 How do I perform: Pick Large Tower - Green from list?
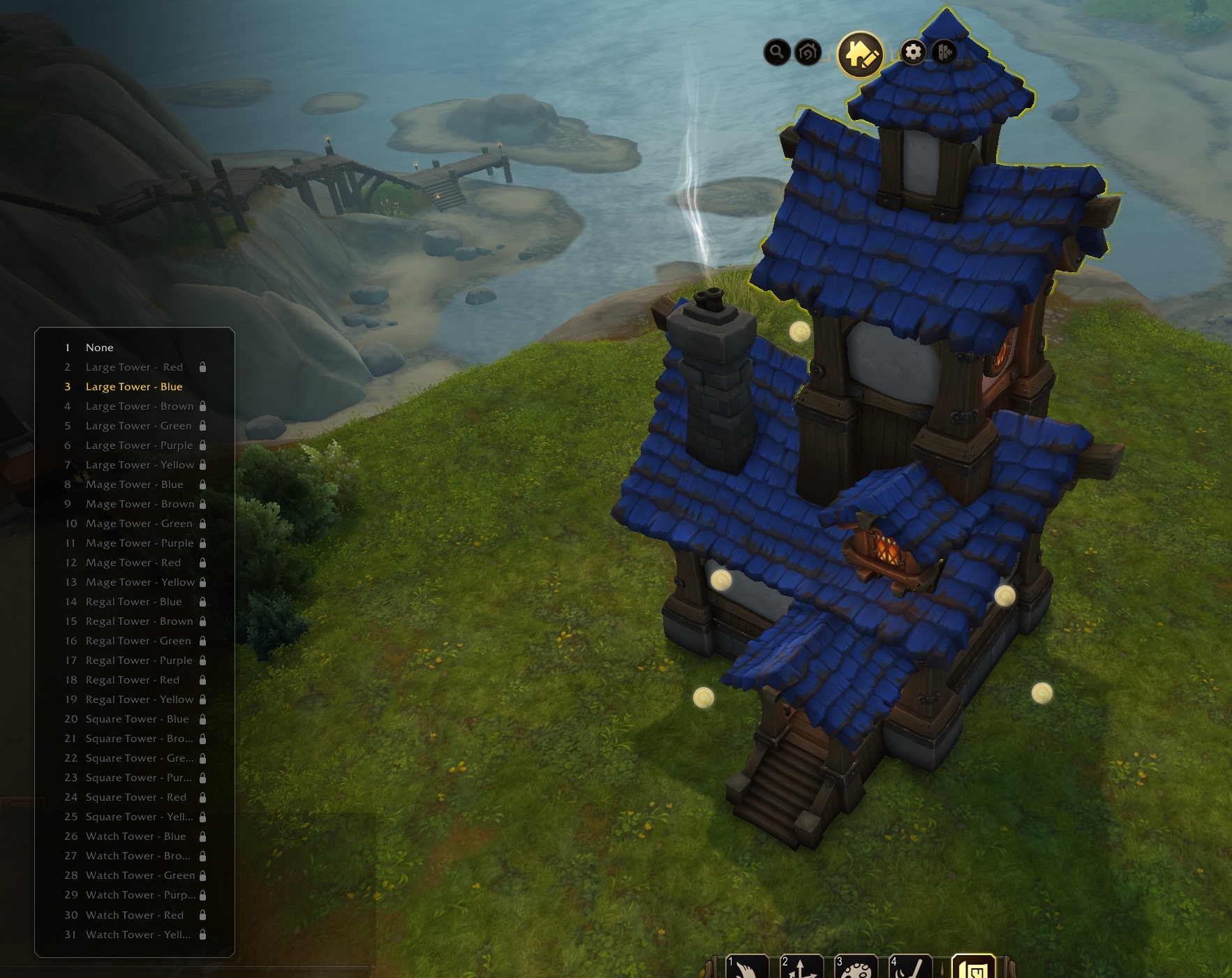point(138,426)
